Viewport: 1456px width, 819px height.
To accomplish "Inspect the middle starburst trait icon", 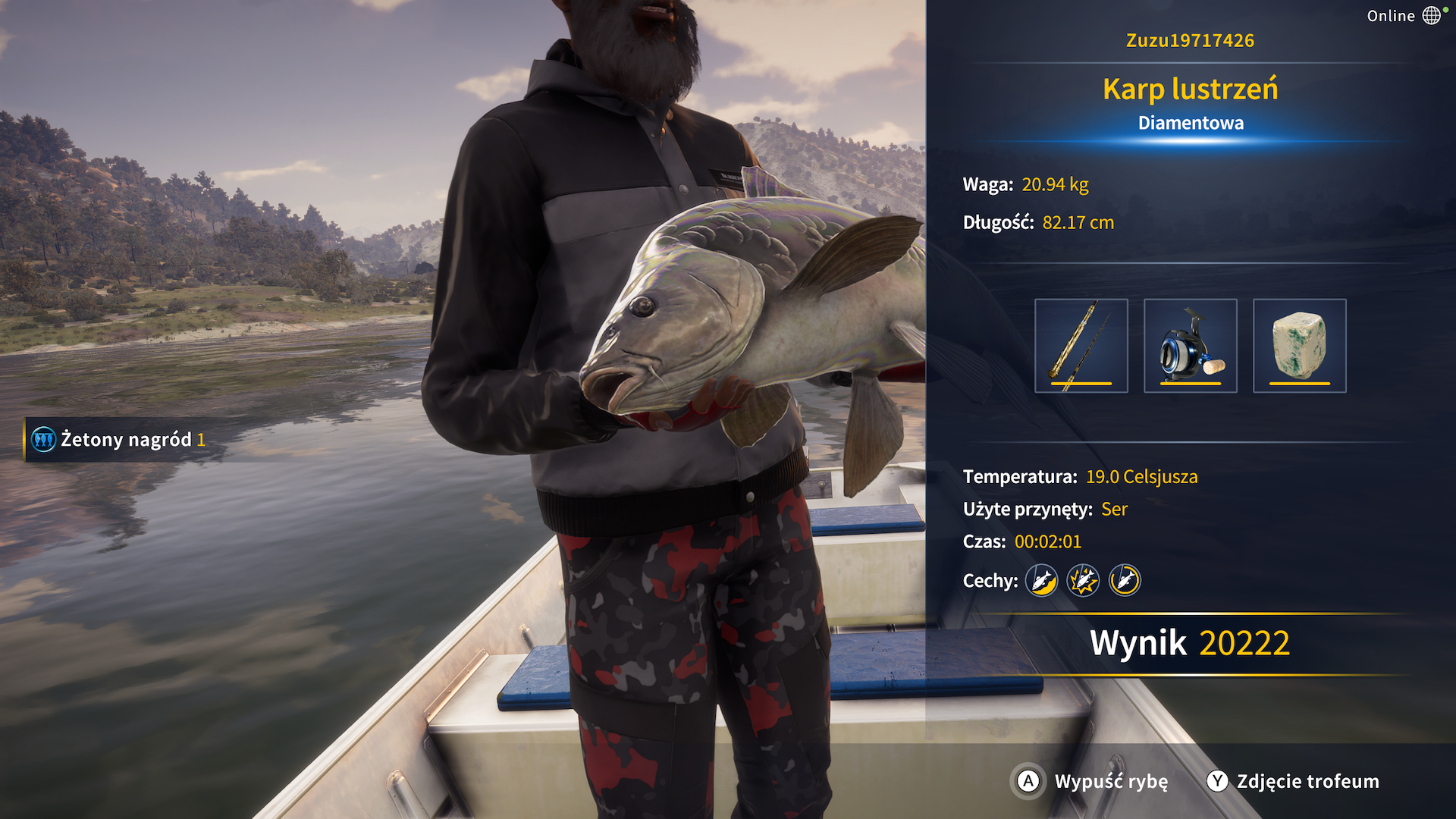I will click(x=1083, y=581).
